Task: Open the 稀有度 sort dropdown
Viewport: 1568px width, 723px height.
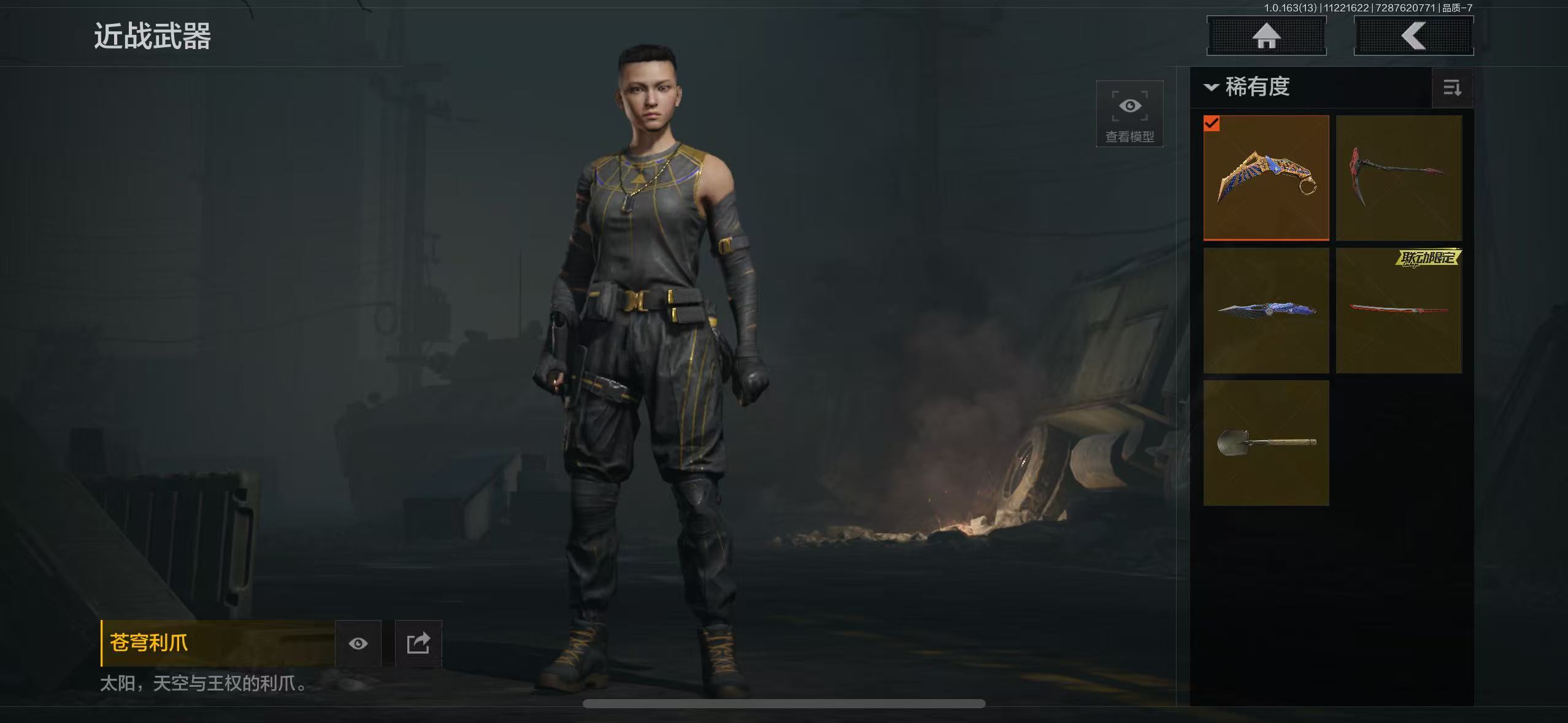Action: coord(1249,87)
